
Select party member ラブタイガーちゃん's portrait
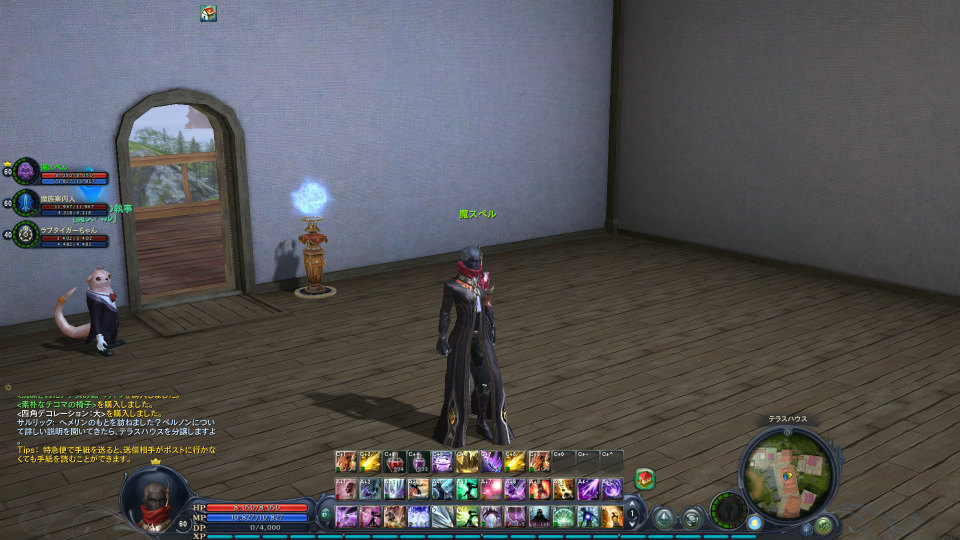tap(27, 234)
